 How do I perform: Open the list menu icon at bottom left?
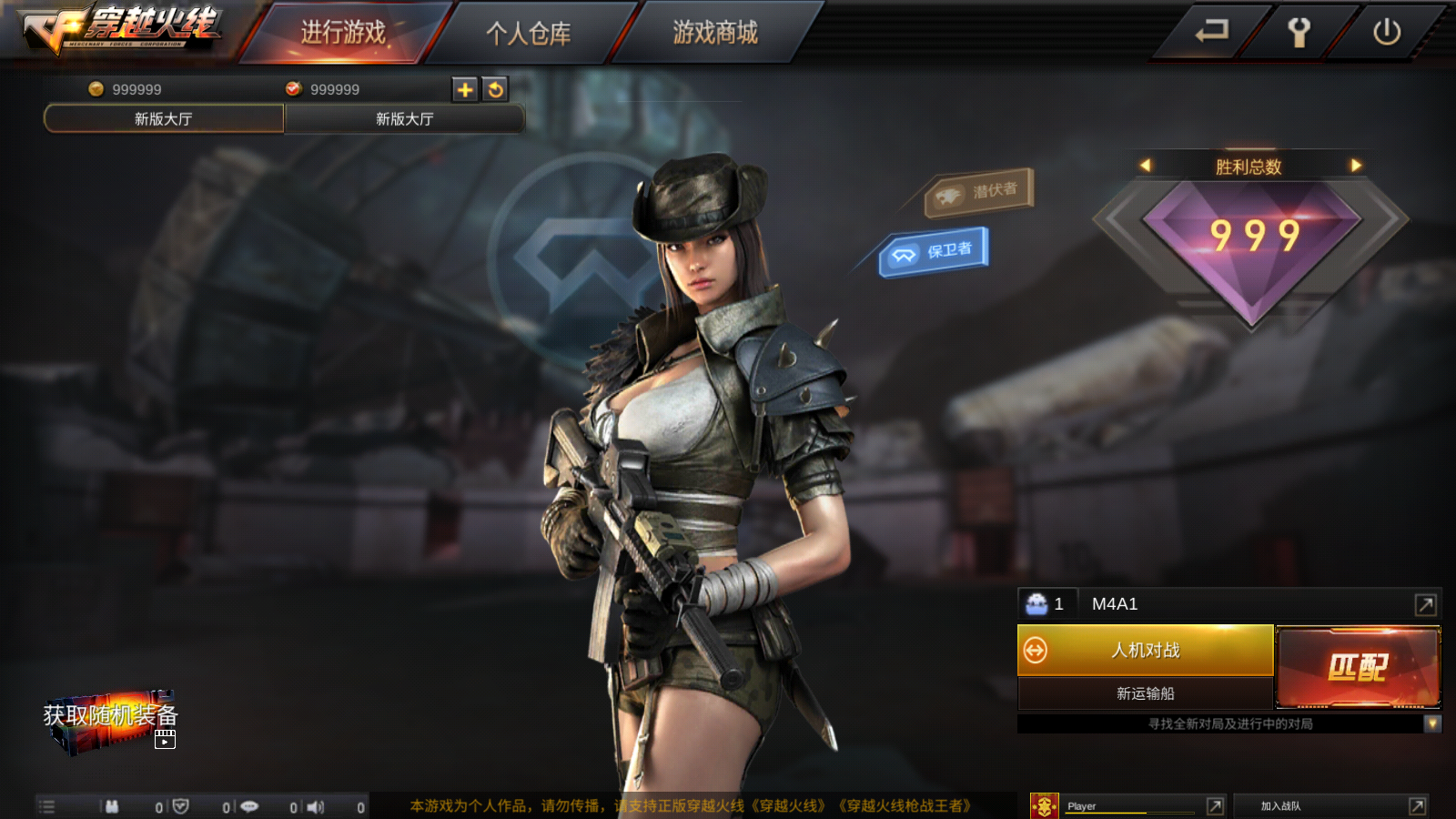(x=45, y=806)
